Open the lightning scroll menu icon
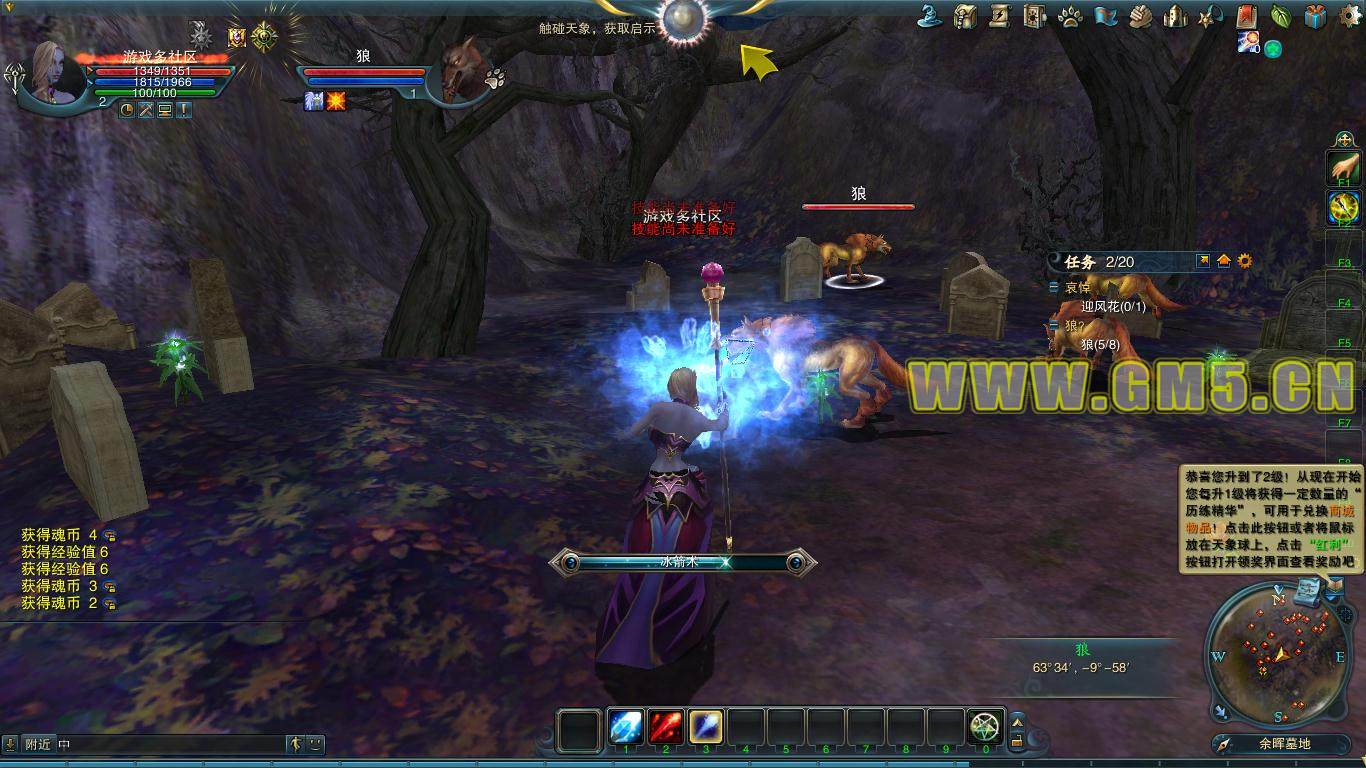Screen dimensions: 1366x768 click(x=999, y=16)
